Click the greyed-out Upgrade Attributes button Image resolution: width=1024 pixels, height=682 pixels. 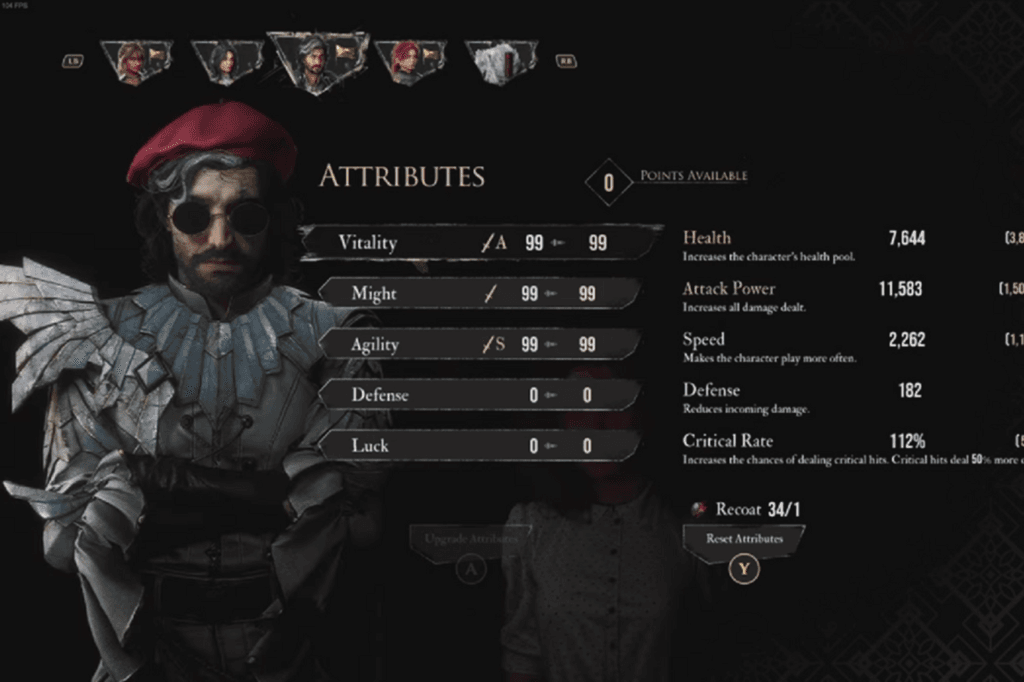(470, 539)
